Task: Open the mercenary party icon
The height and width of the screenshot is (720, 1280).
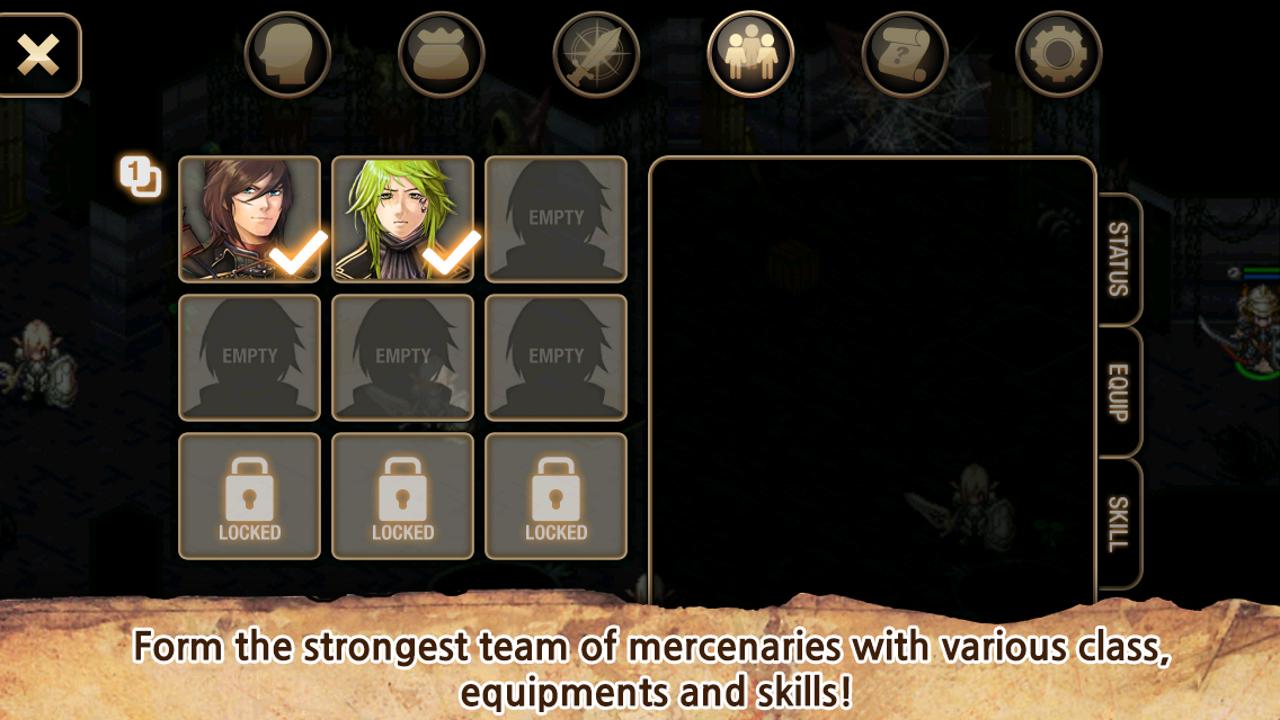Action: (752, 52)
